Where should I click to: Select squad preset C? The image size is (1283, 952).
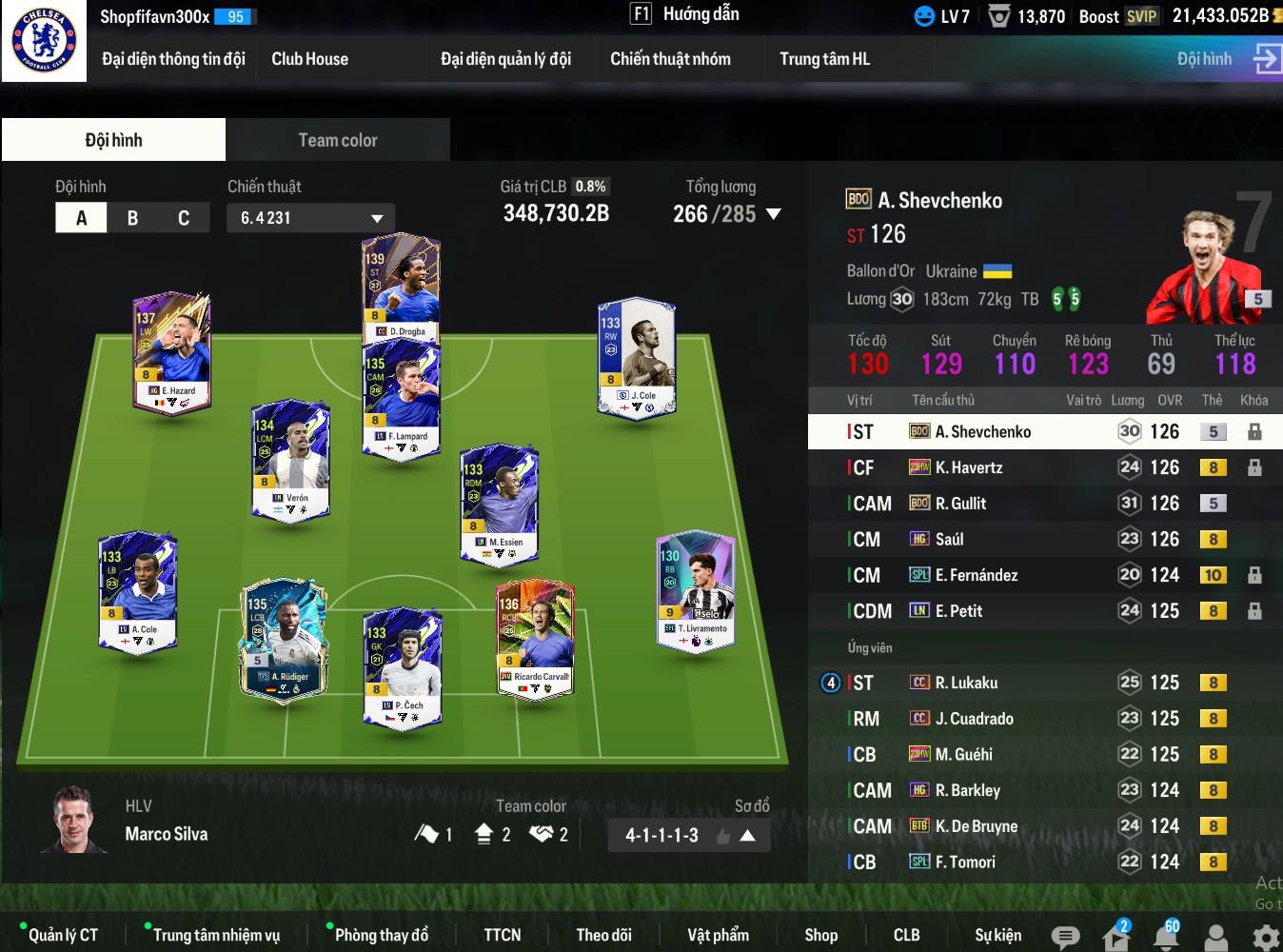184,218
